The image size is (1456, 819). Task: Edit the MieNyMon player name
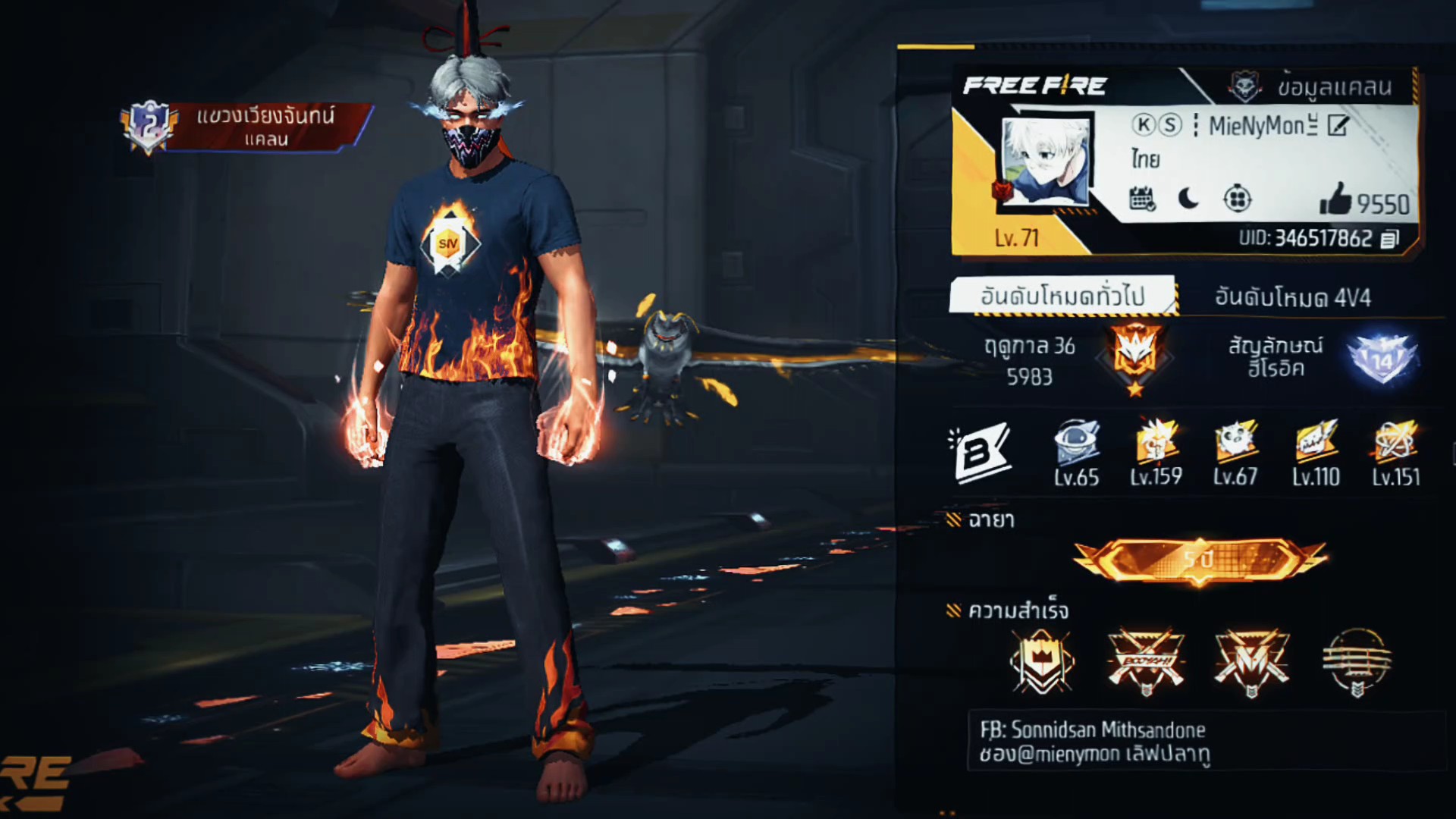[x=1338, y=126]
